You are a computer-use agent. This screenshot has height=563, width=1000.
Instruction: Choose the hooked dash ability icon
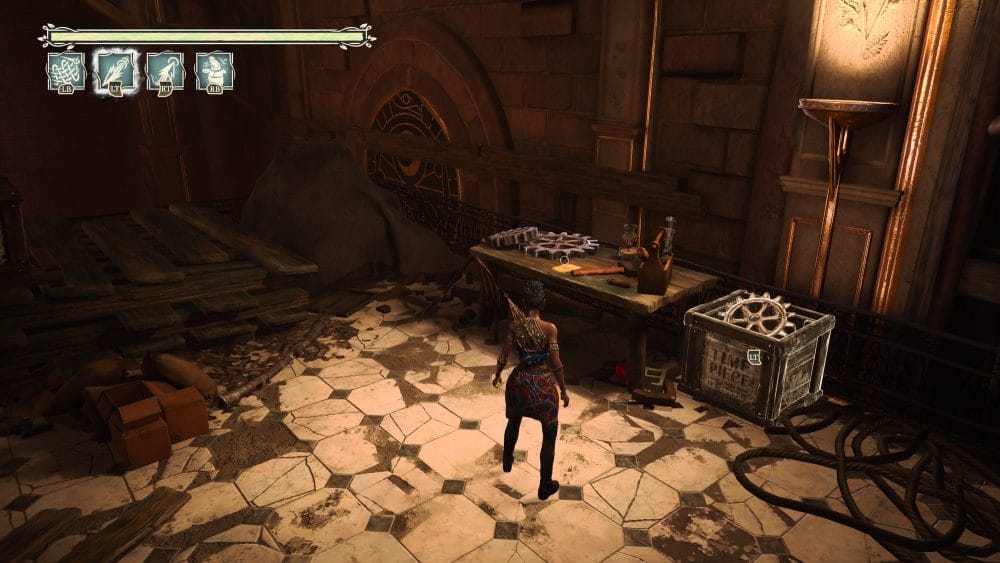pos(165,72)
